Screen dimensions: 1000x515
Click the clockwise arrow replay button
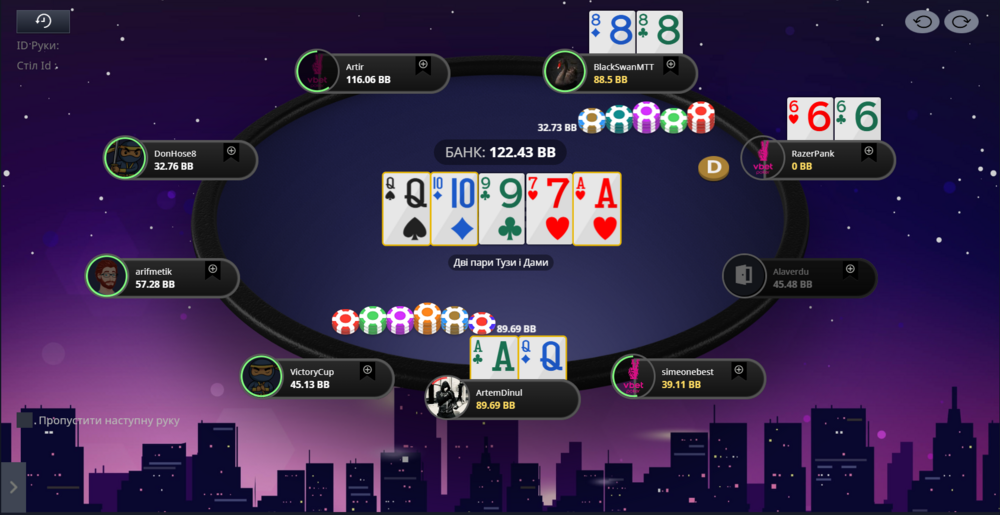point(961,21)
